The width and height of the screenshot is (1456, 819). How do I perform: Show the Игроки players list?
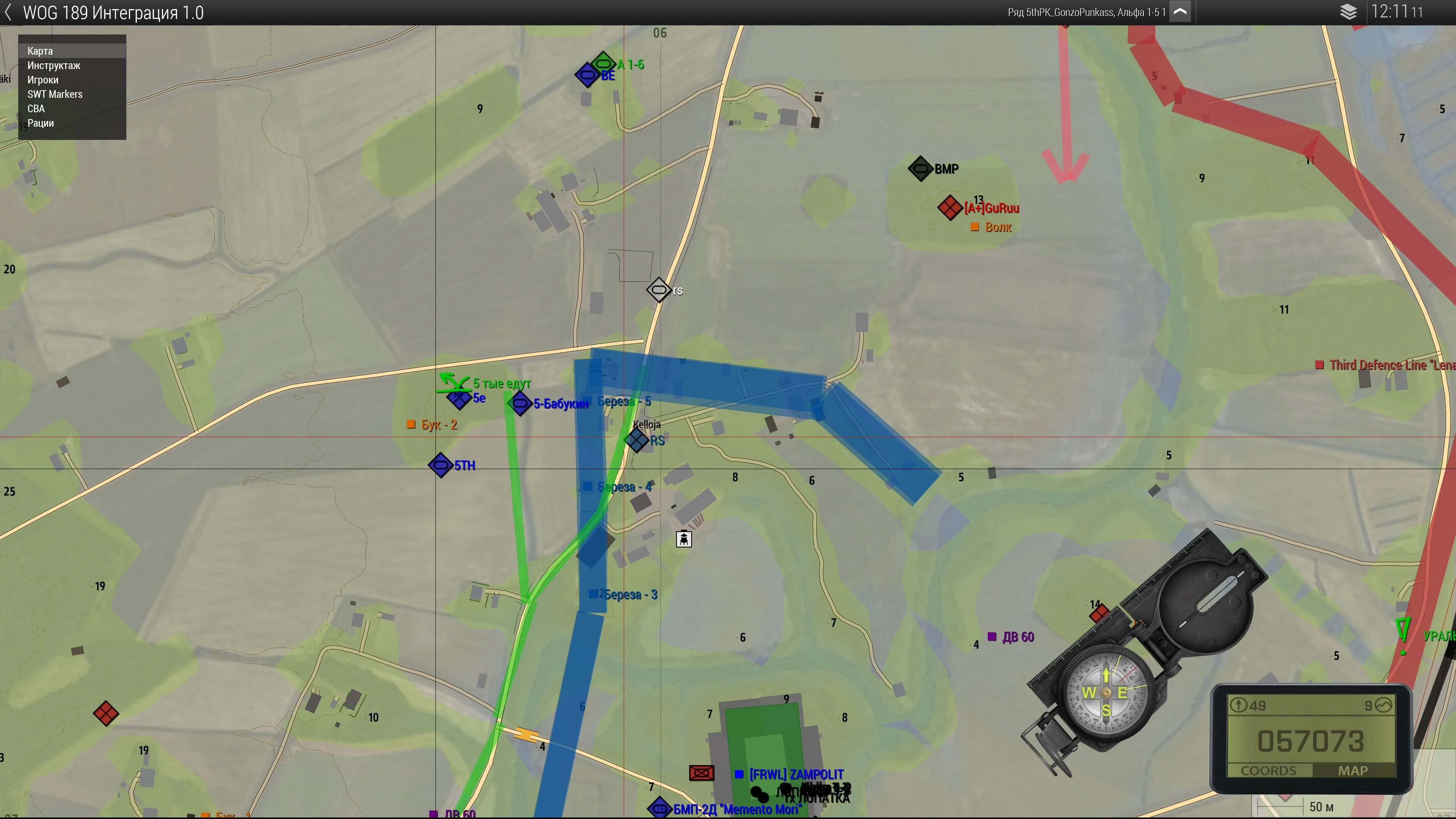point(43,80)
